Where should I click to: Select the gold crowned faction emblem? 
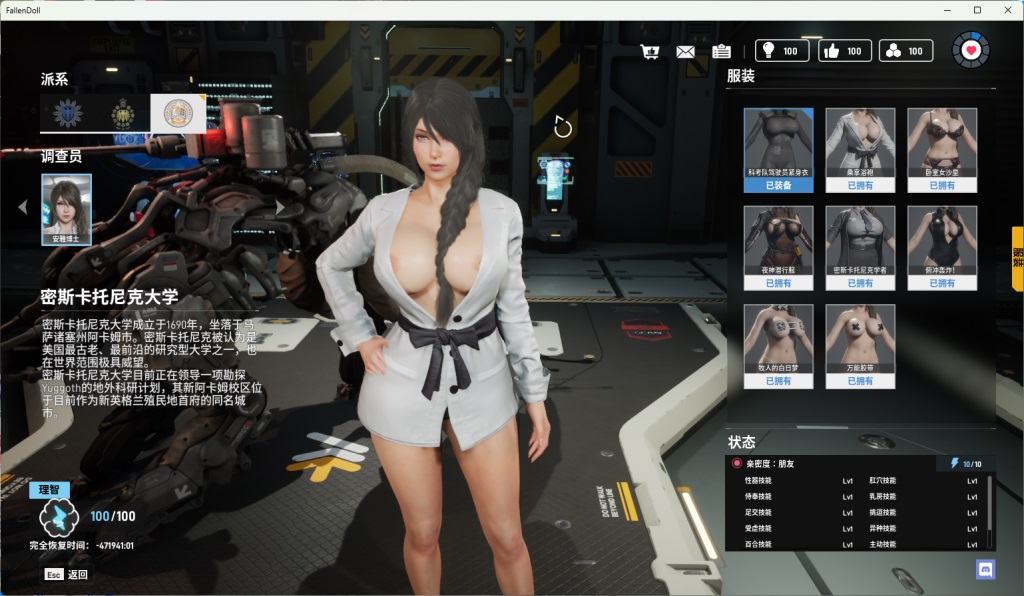coord(123,113)
